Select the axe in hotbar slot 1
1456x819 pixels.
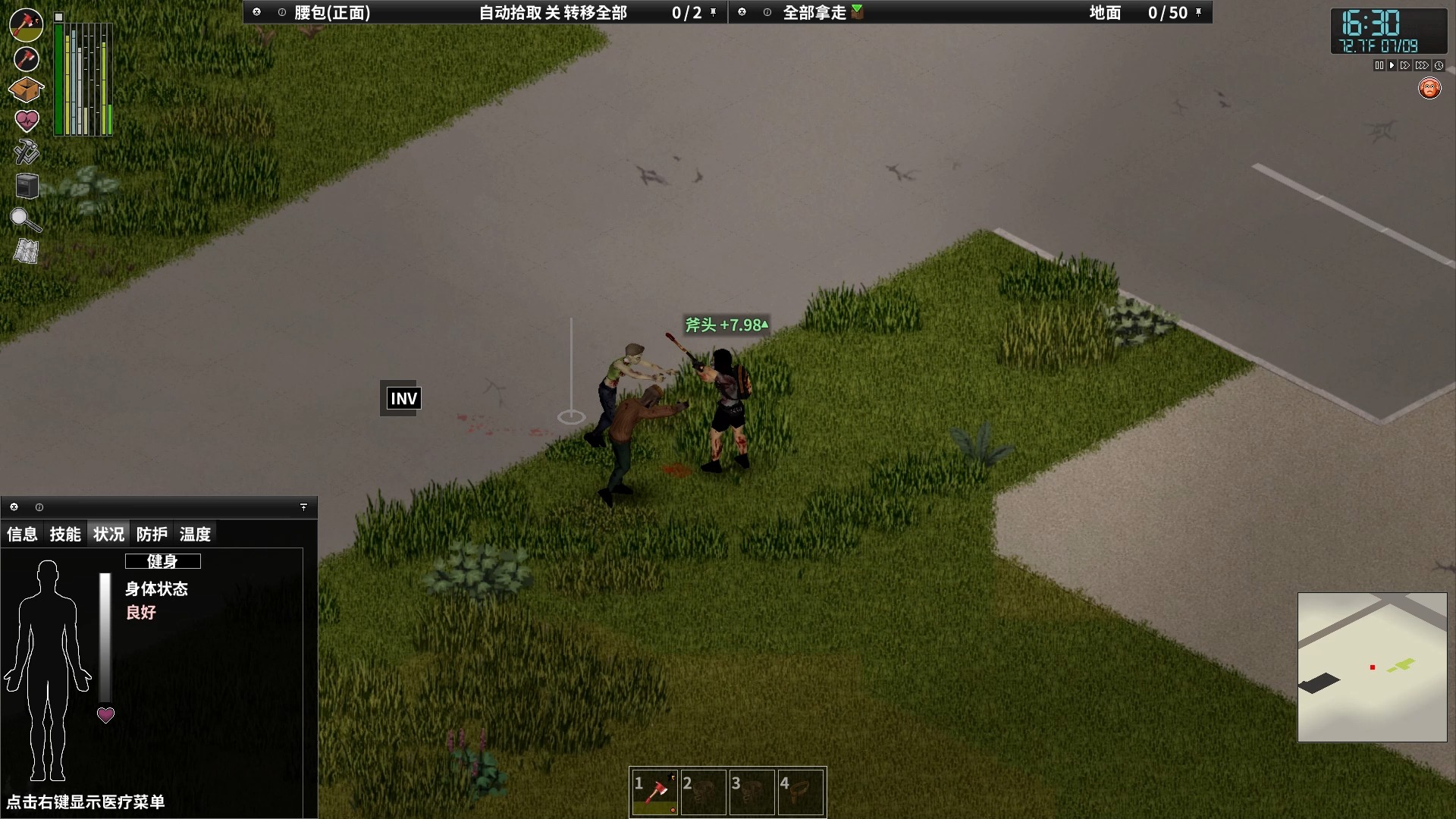(x=655, y=792)
